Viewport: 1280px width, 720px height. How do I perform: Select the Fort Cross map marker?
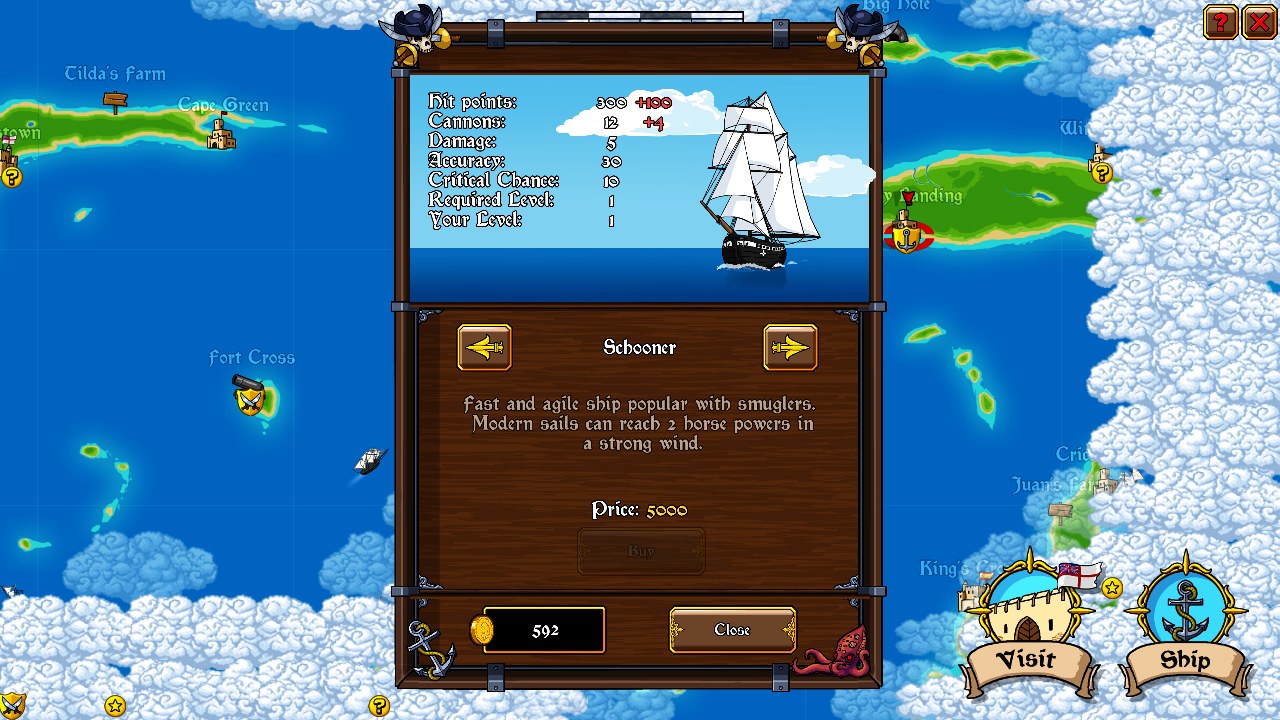[250, 396]
